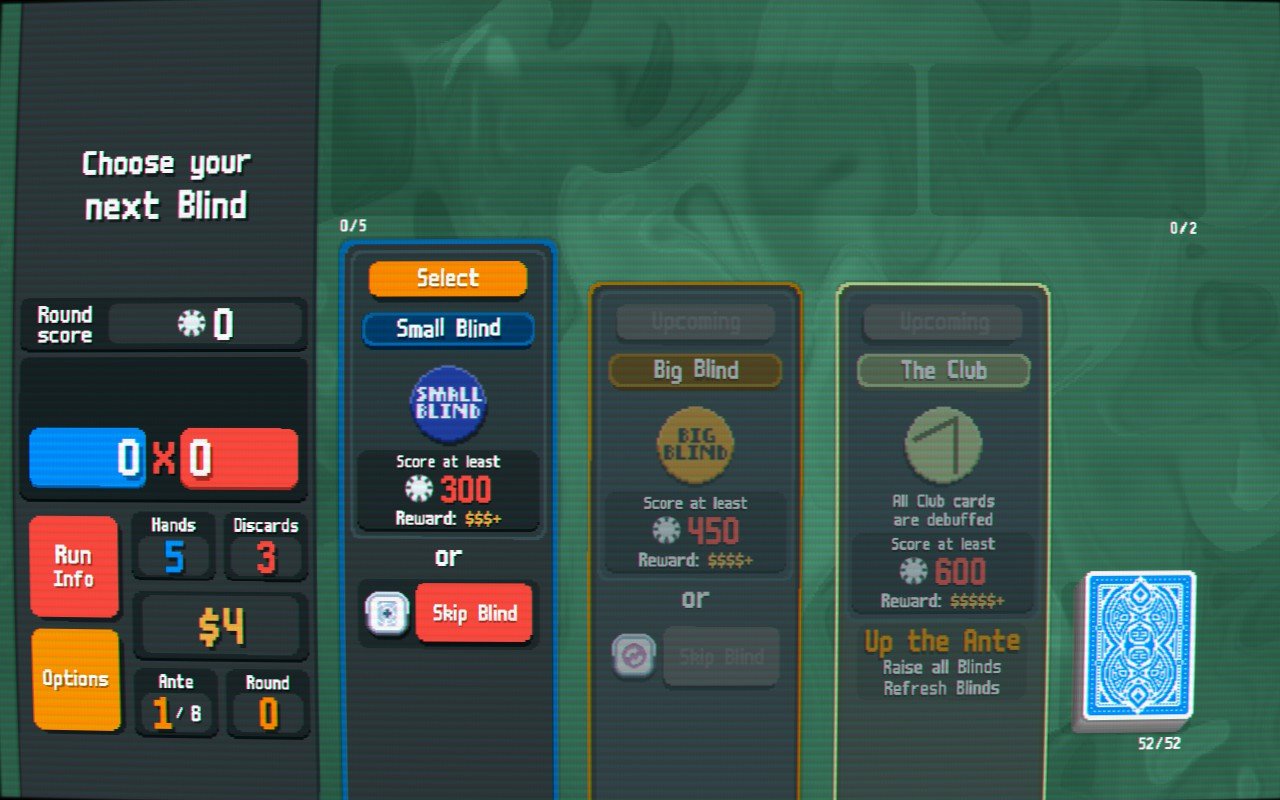
Task: Open the Options menu
Action: click(x=74, y=677)
